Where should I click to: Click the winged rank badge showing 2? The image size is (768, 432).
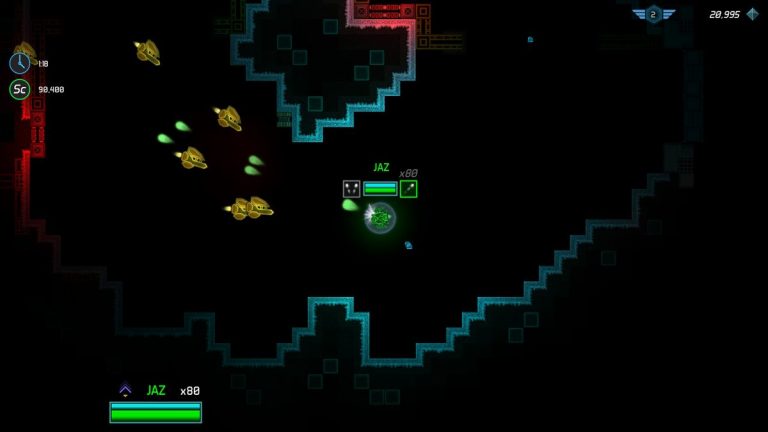point(653,14)
